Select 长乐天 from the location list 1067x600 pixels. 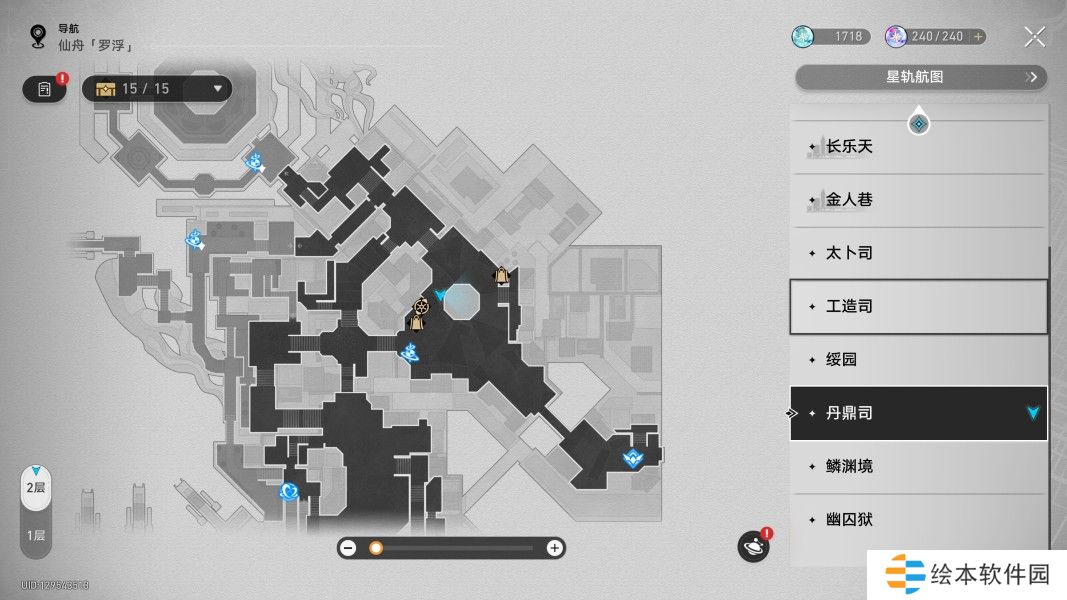[x=918, y=147]
